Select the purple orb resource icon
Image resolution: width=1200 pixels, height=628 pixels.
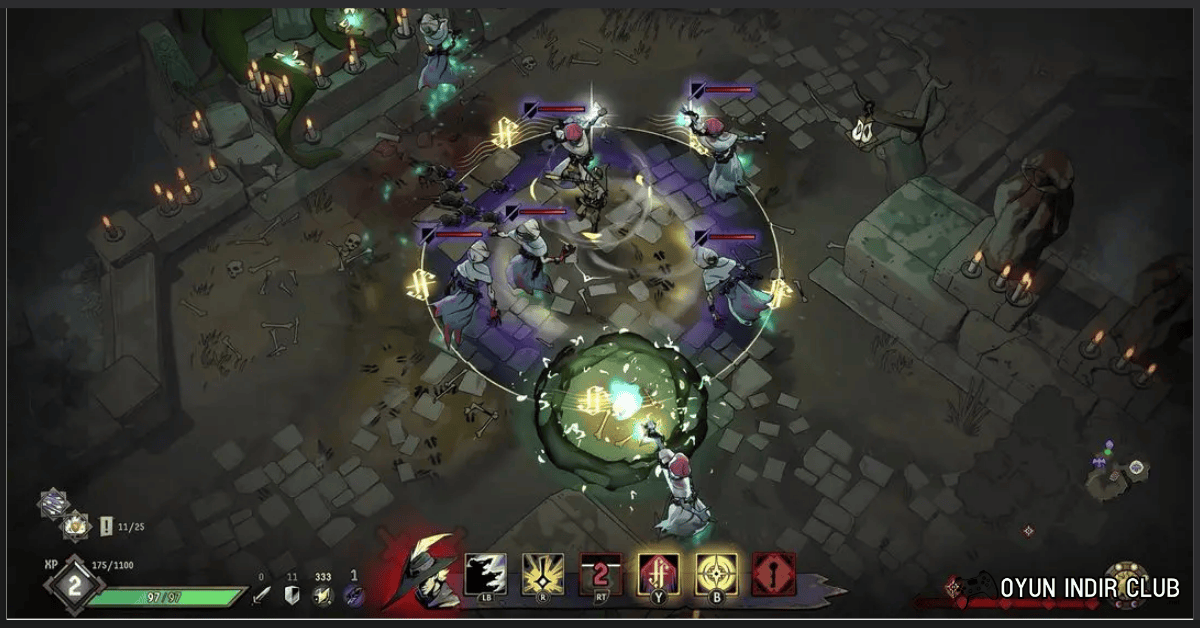click(354, 595)
